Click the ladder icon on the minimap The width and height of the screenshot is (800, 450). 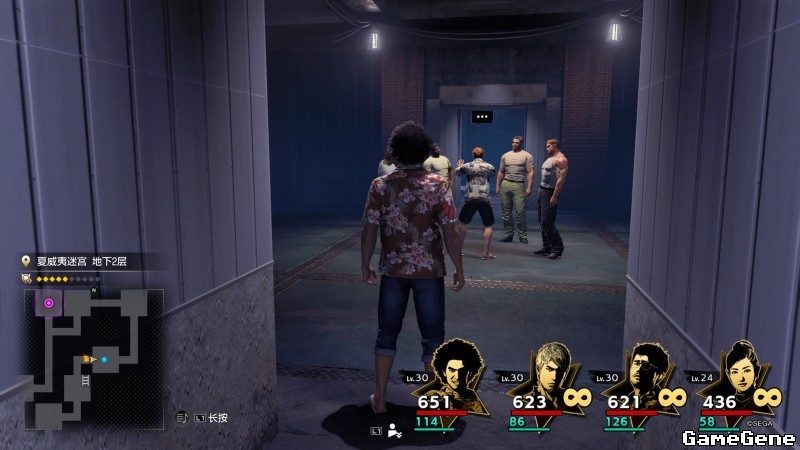(85, 379)
